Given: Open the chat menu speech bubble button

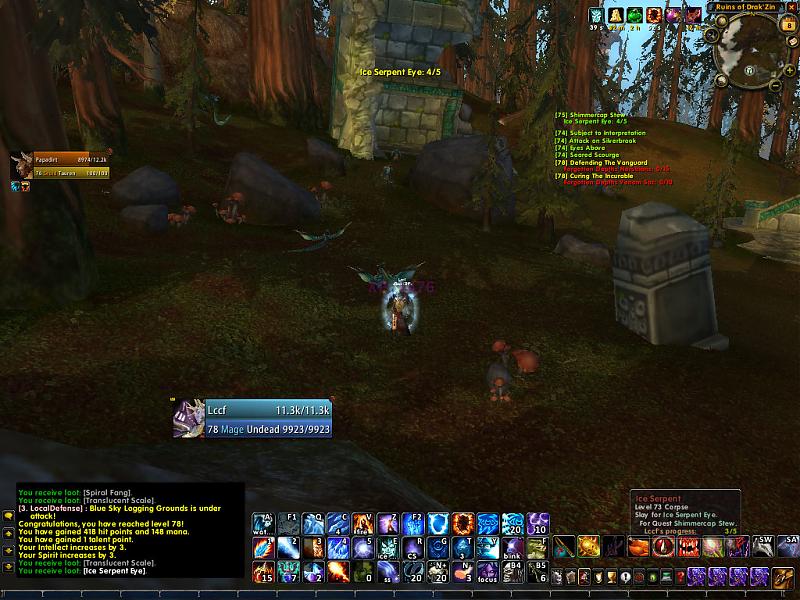Looking at the screenshot, I should (x=8, y=516).
